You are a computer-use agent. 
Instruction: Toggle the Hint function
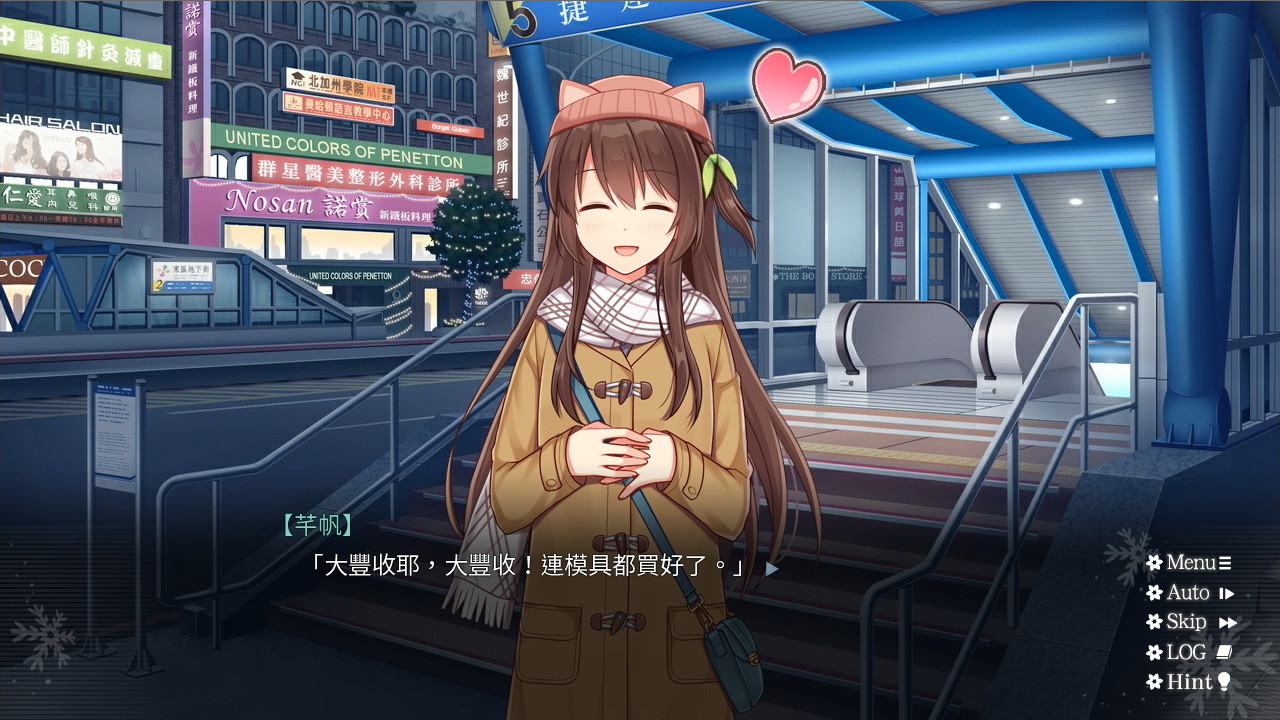1186,682
